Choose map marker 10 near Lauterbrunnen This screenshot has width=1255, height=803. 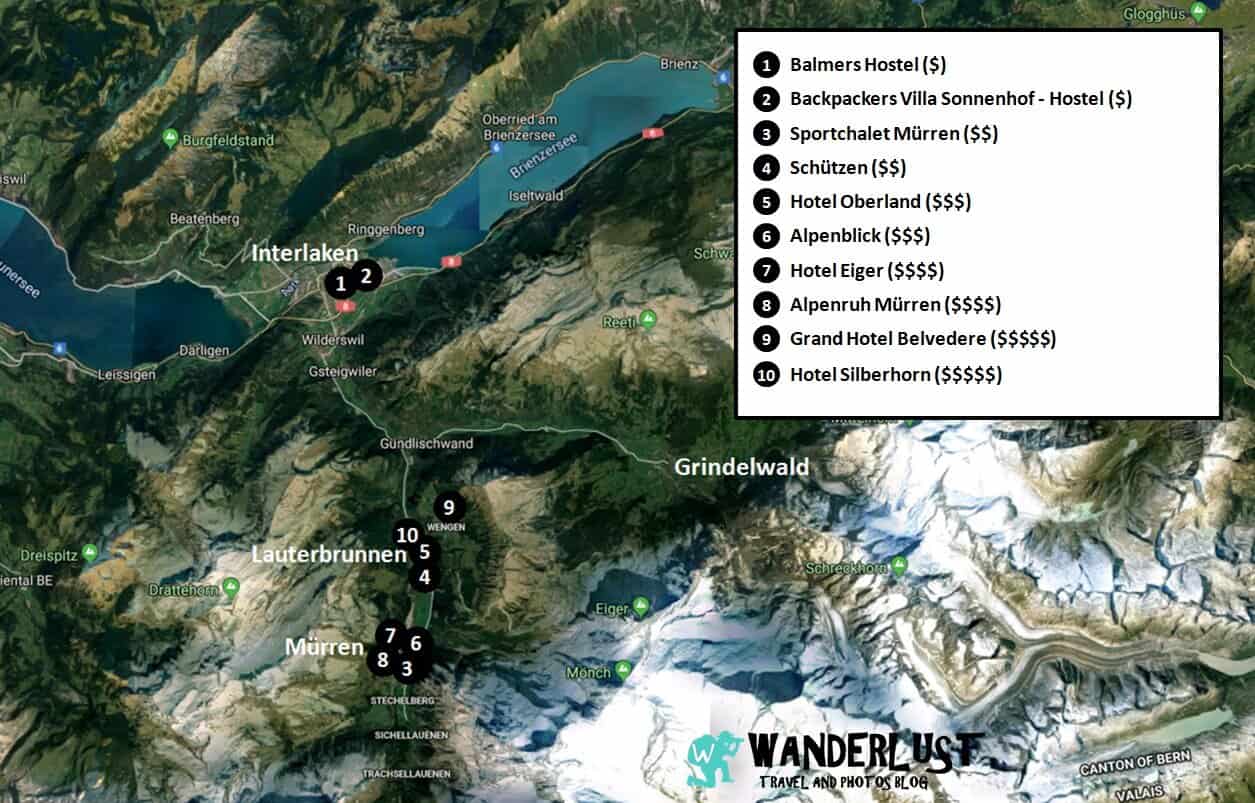(x=406, y=535)
